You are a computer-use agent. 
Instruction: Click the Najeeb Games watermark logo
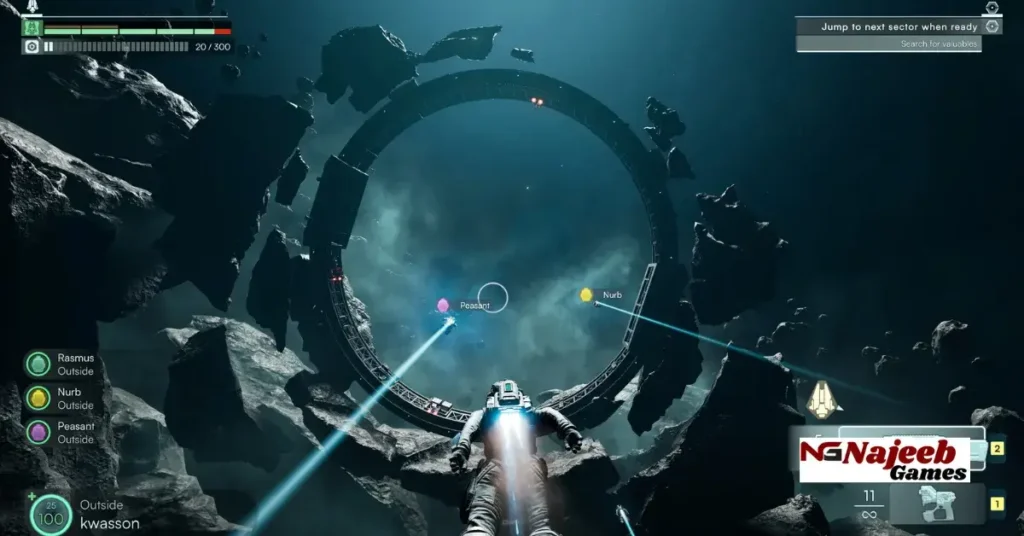[884, 459]
